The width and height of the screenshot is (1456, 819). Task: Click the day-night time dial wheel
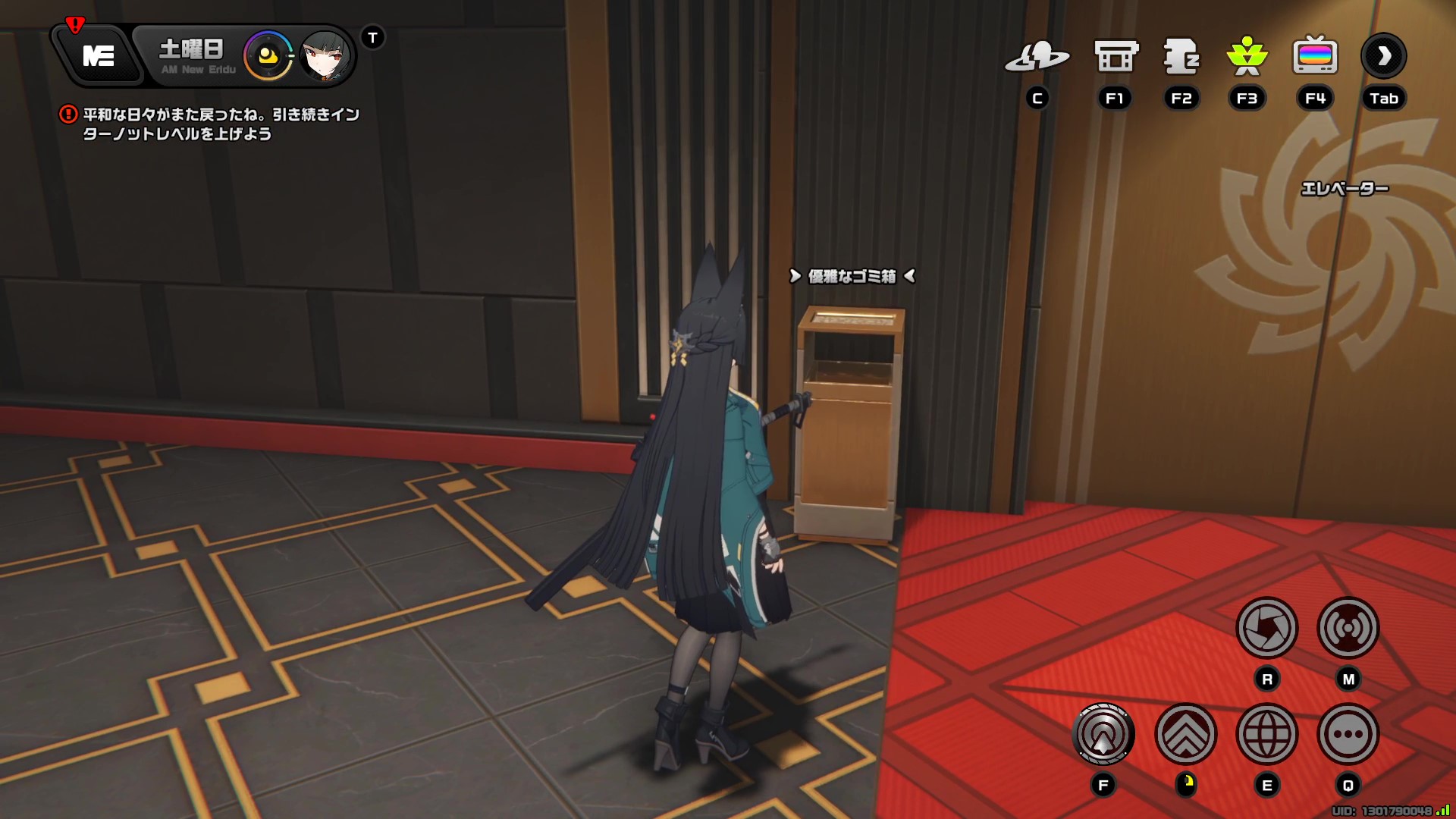tap(267, 55)
